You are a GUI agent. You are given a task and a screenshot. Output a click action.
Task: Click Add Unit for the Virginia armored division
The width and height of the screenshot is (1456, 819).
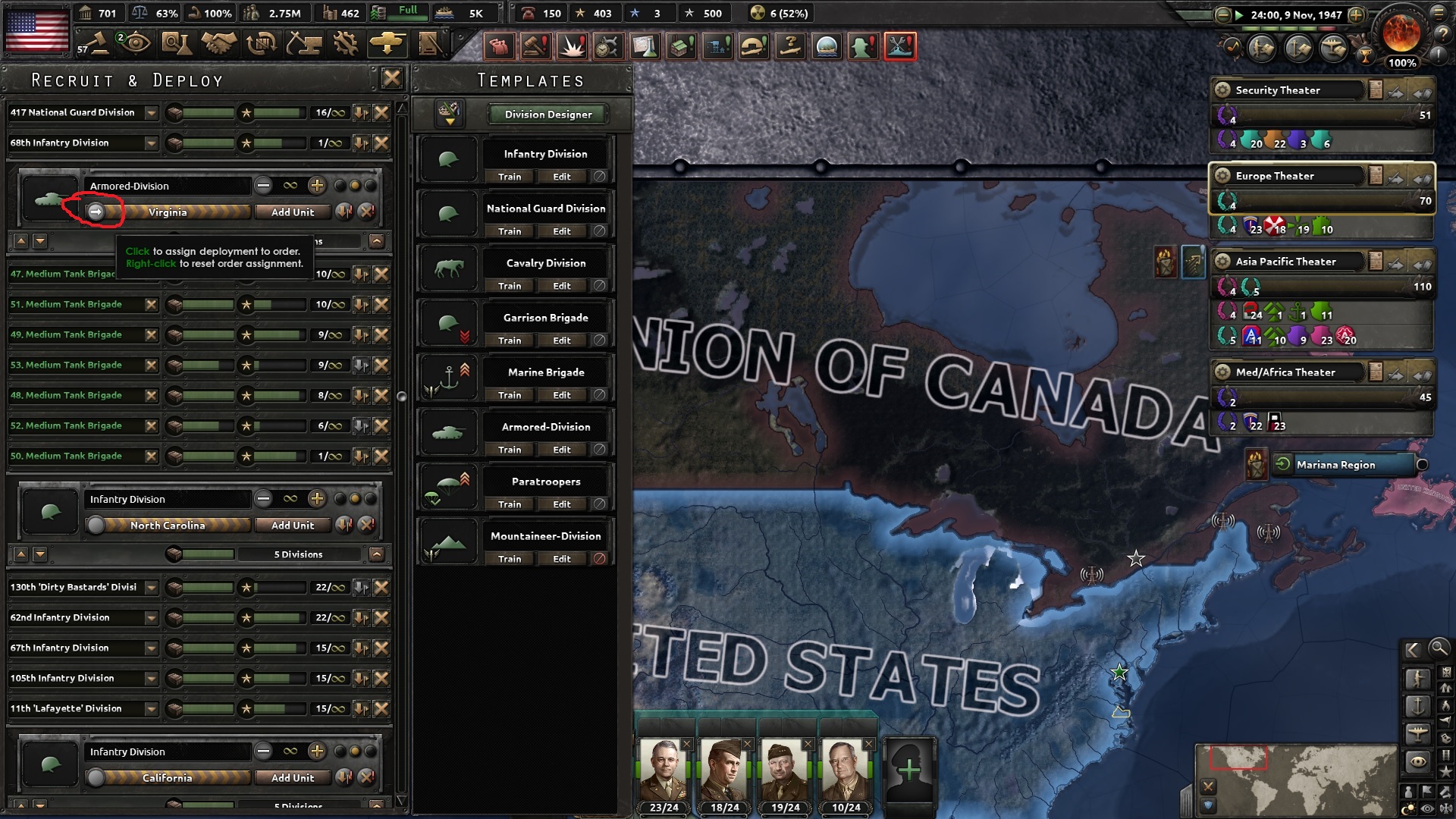point(293,212)
